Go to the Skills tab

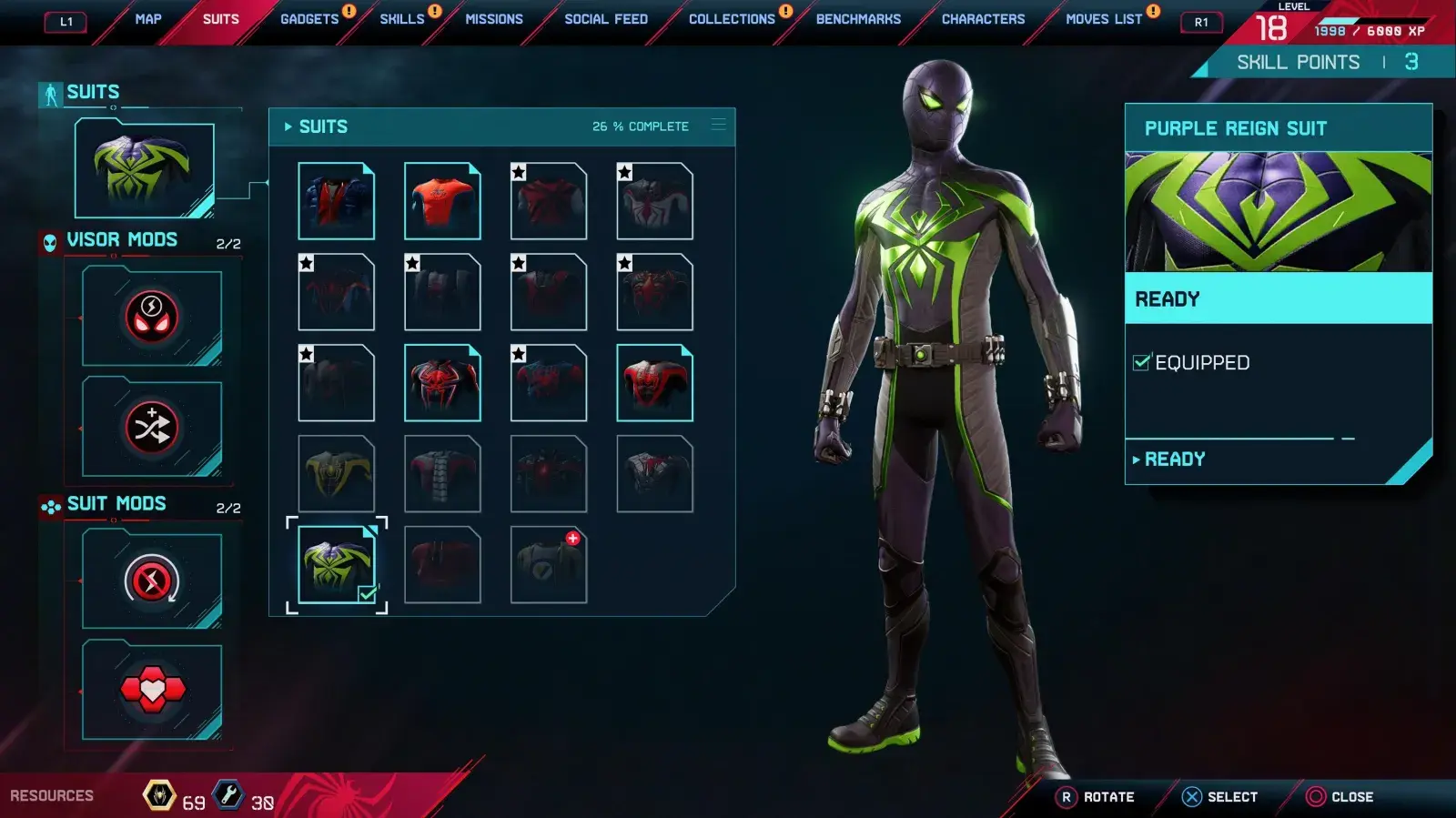coord(402,19)
